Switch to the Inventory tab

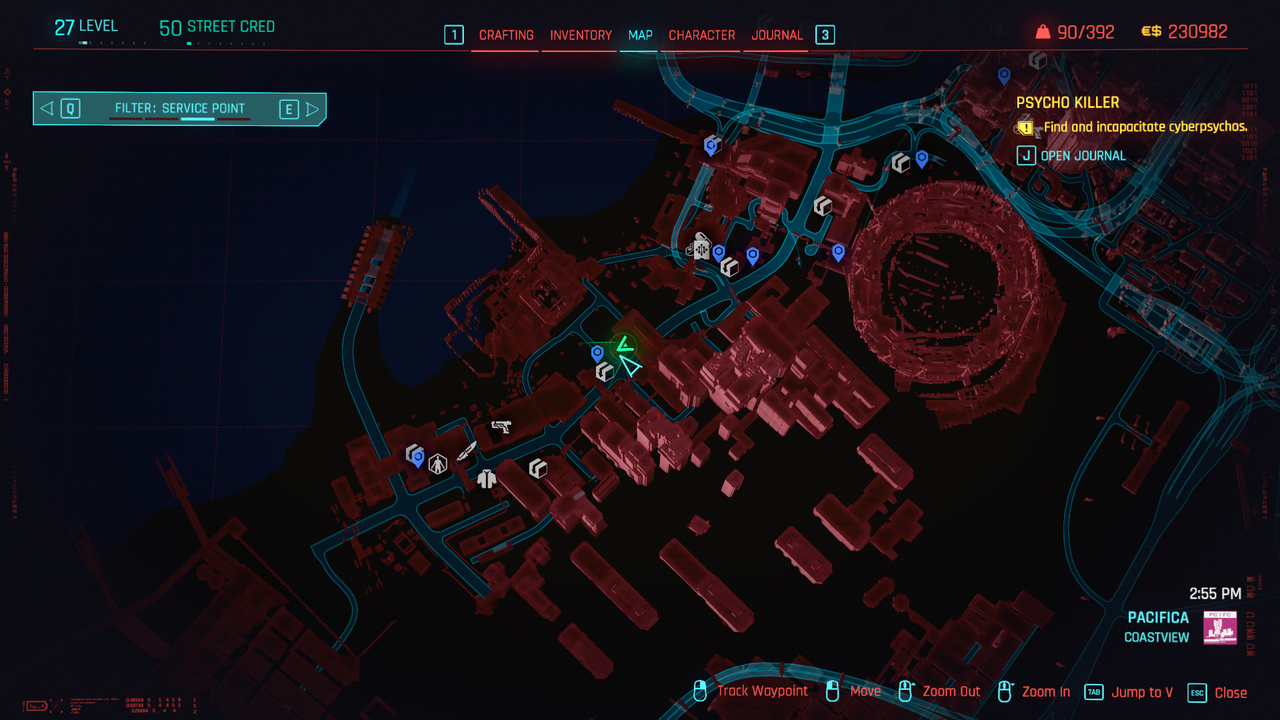(x=580, y=35)
